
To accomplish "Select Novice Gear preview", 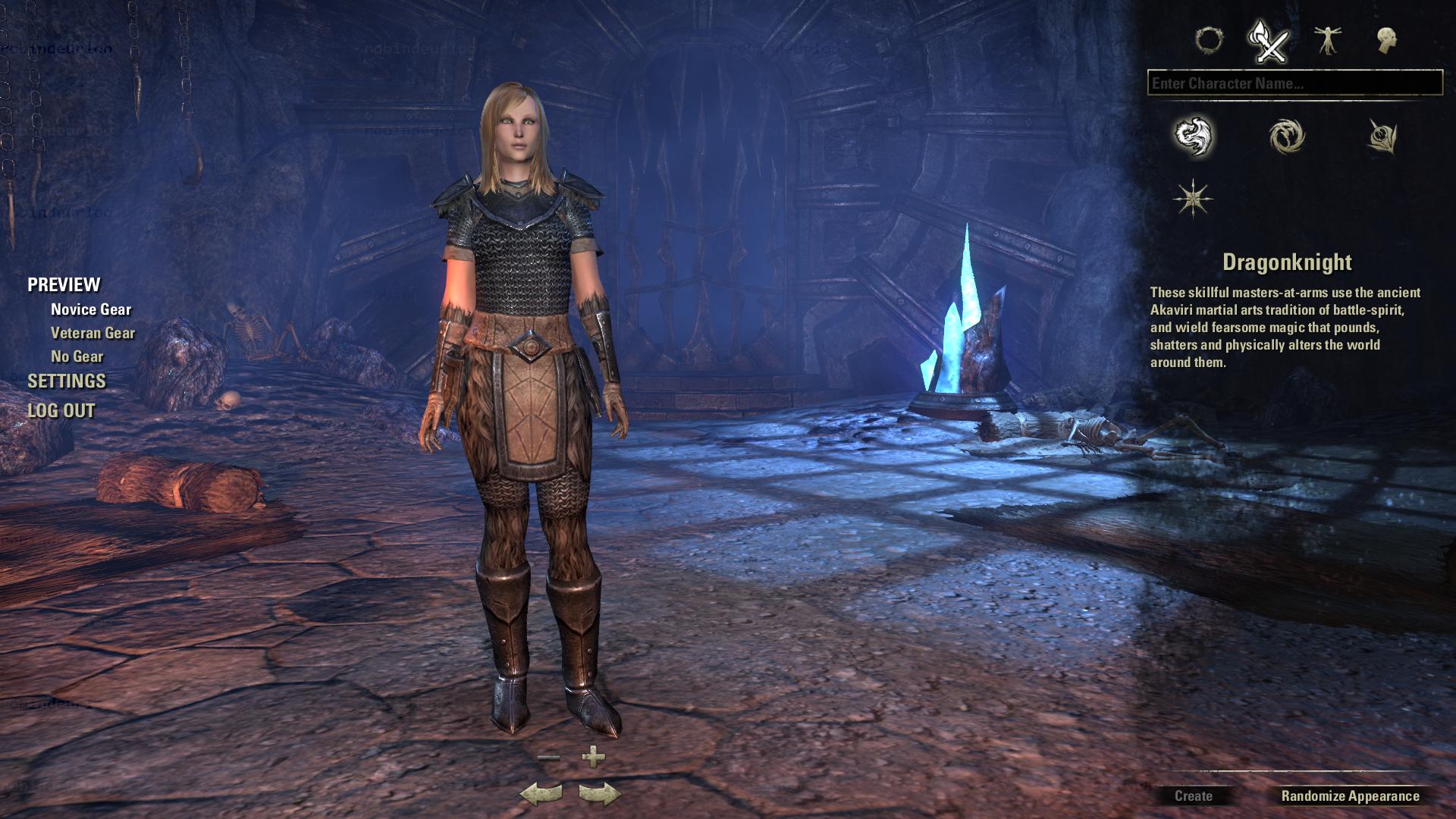I will point(91,309).
